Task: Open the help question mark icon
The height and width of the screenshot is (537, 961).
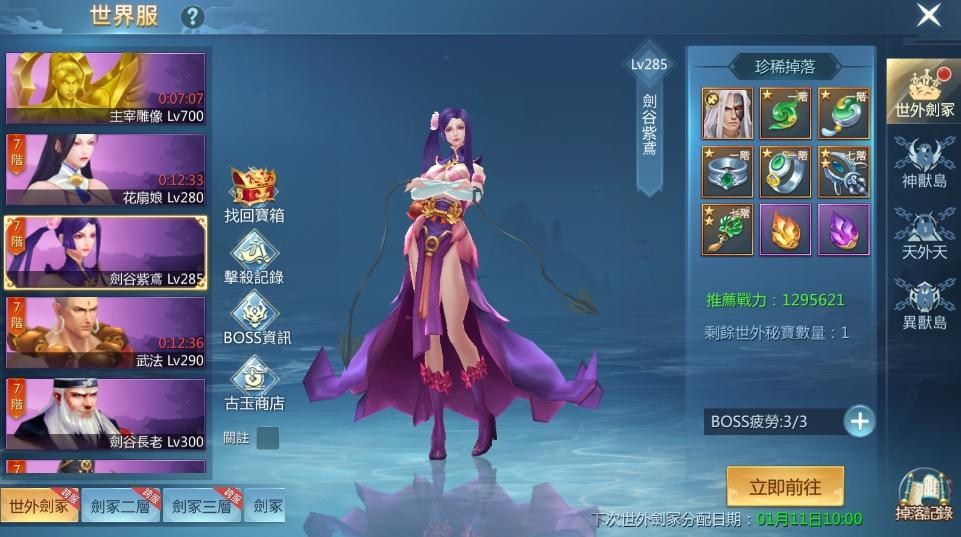Action: (x=191, y=17)
